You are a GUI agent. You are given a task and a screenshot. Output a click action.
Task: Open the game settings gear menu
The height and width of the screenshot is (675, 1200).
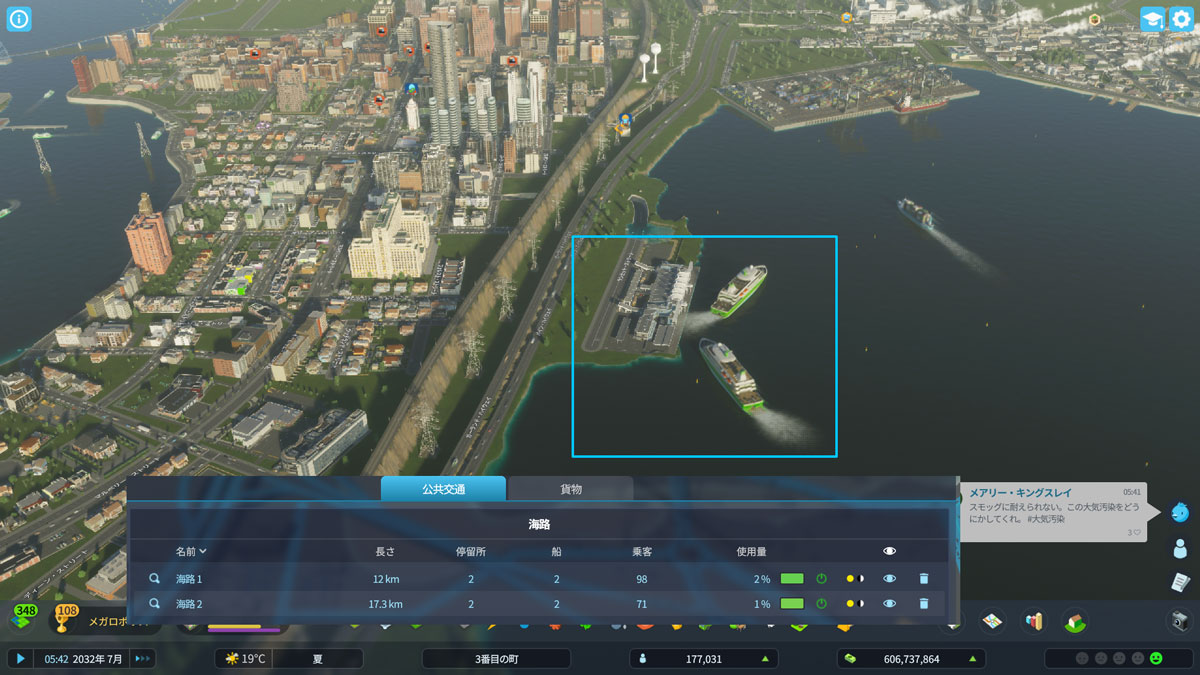(x=1181, y=19)
